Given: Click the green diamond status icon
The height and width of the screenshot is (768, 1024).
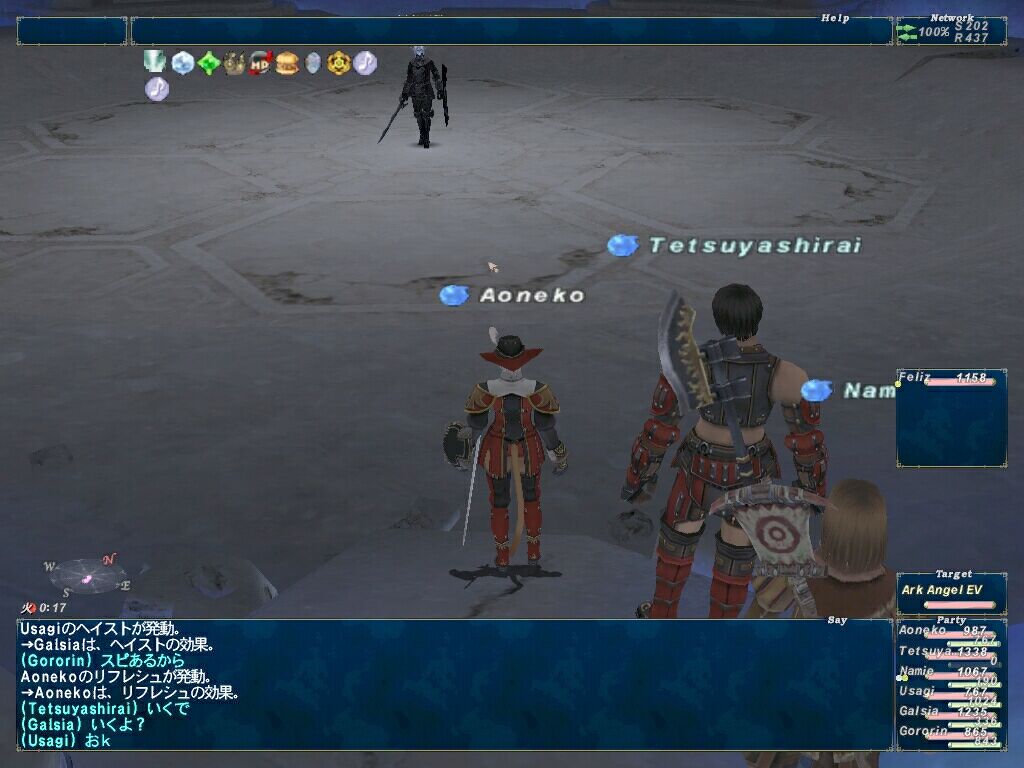Looking at the screenshot, I should click(x=208, y=63).
